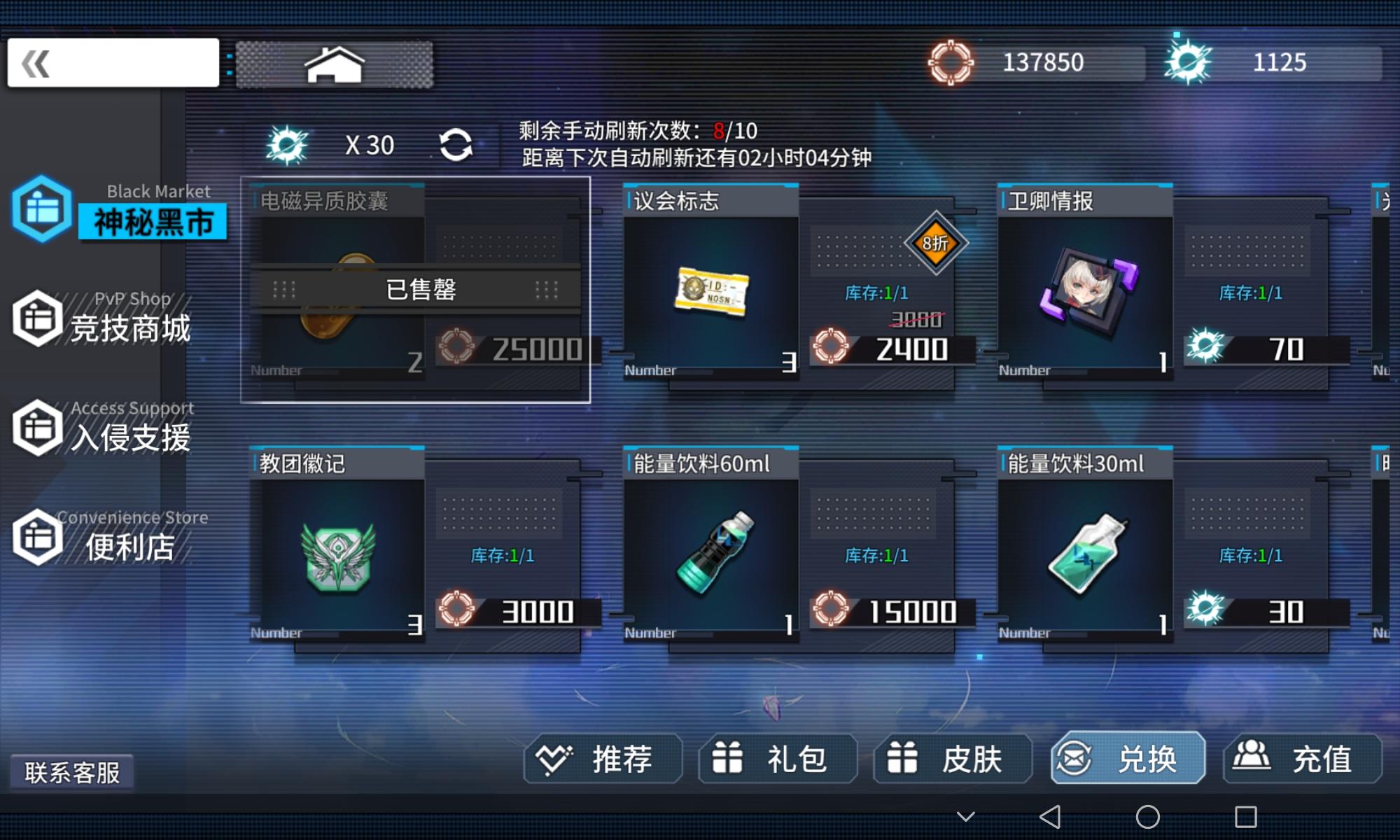Open the Convenience Store icon
The height and width of the screenshot is (840, 1400).
pos(38,538)
